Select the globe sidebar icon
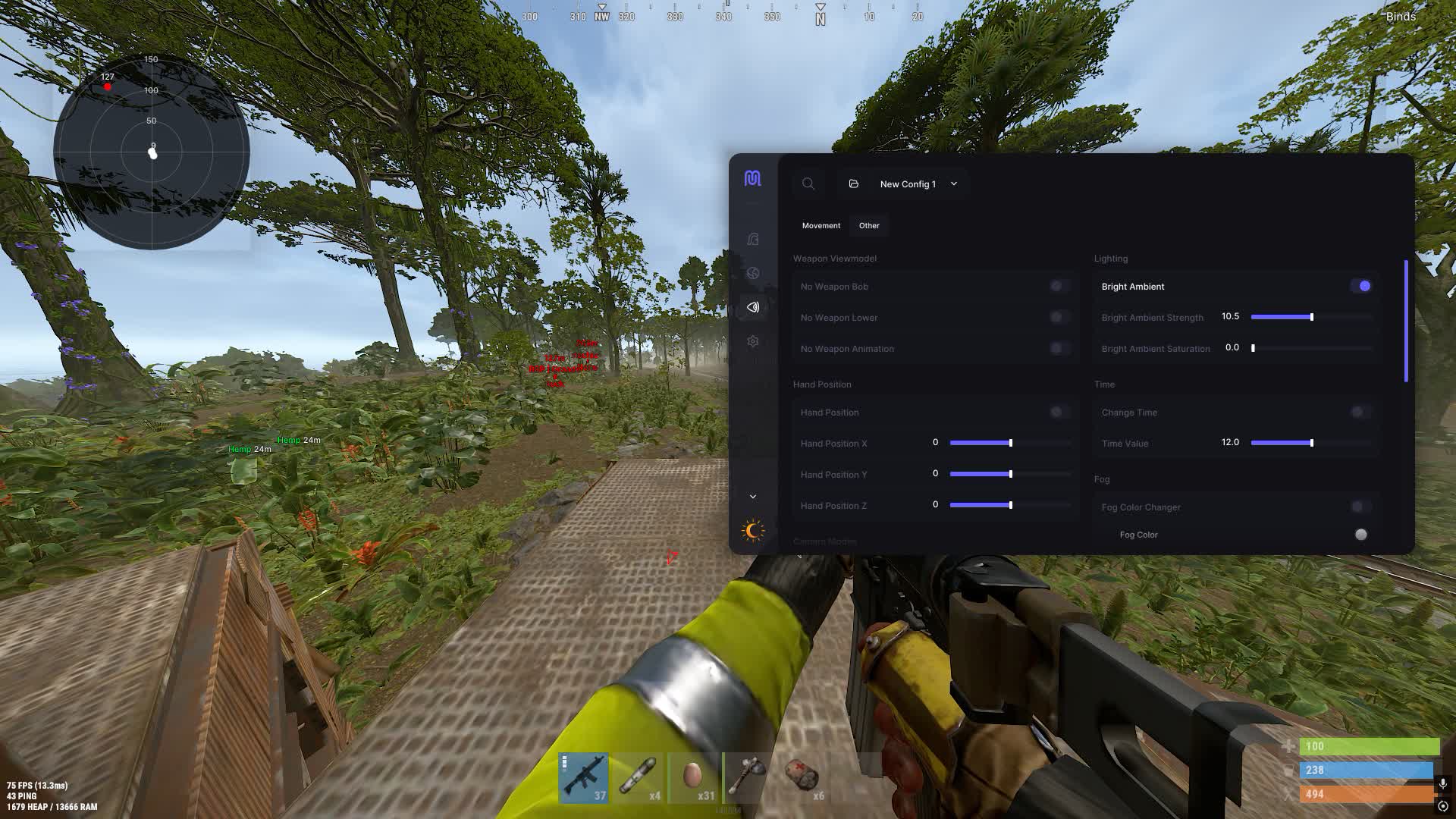 click(753, 274)
